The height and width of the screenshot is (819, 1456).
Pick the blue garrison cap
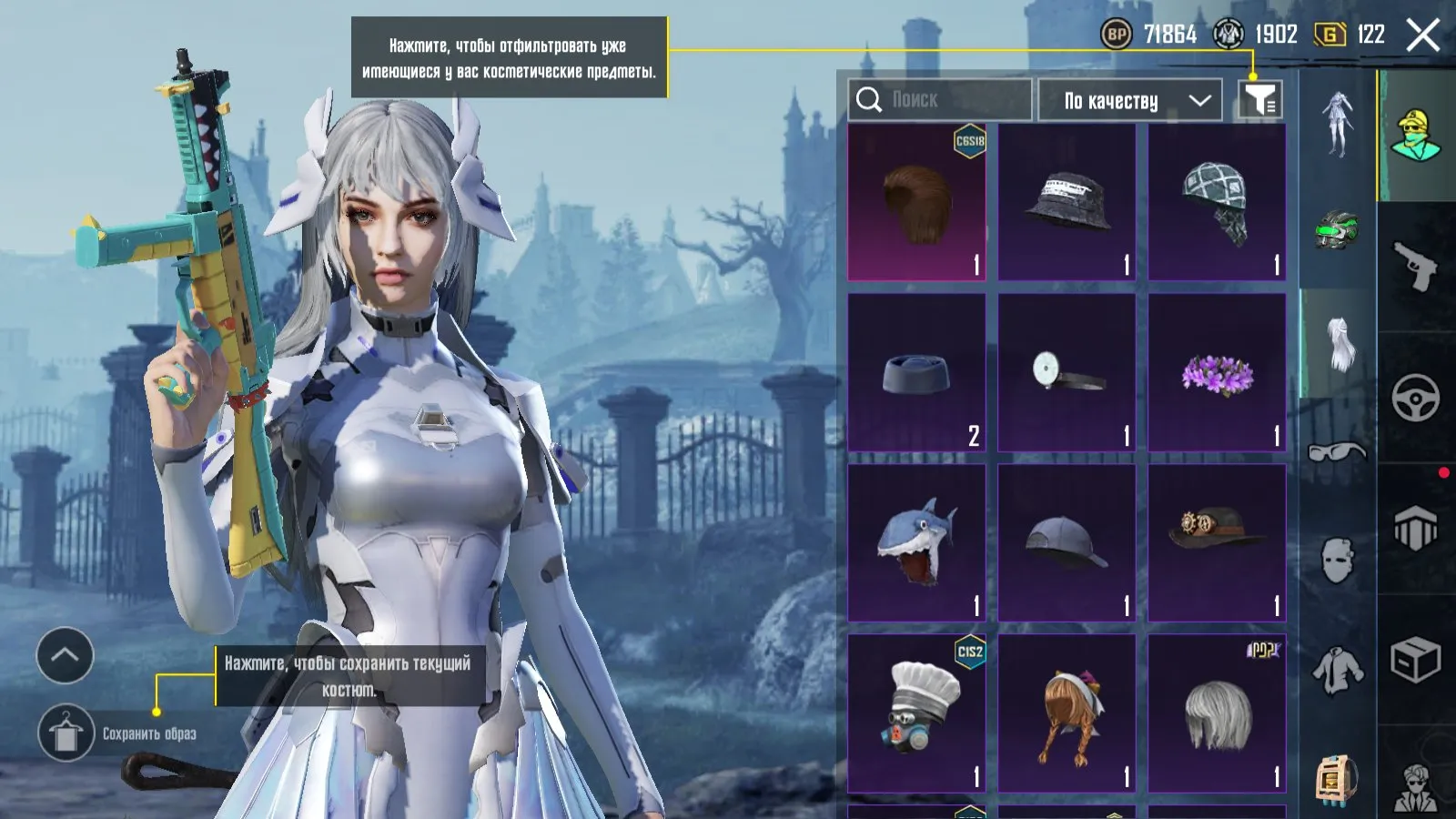(916, 372)
